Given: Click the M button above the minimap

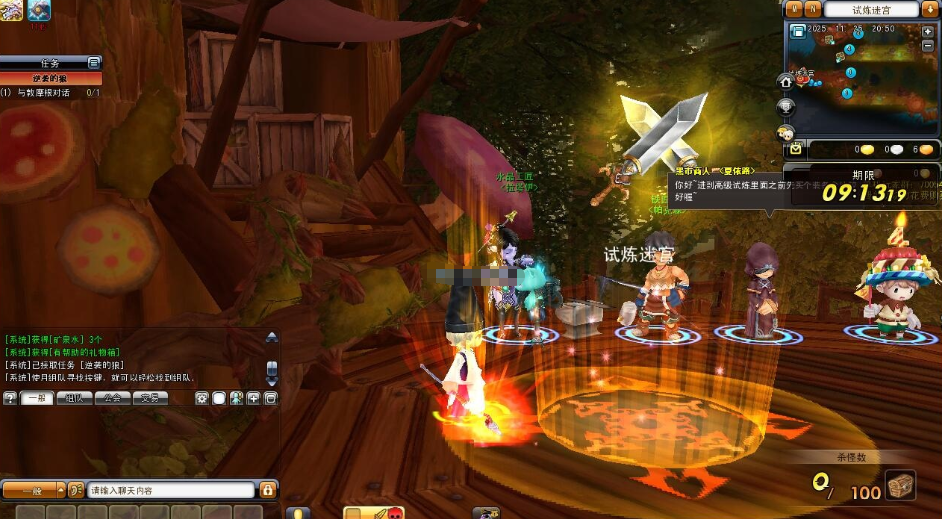Looking at the screenshot, I should pyautogui.click(x=795, y=9).
